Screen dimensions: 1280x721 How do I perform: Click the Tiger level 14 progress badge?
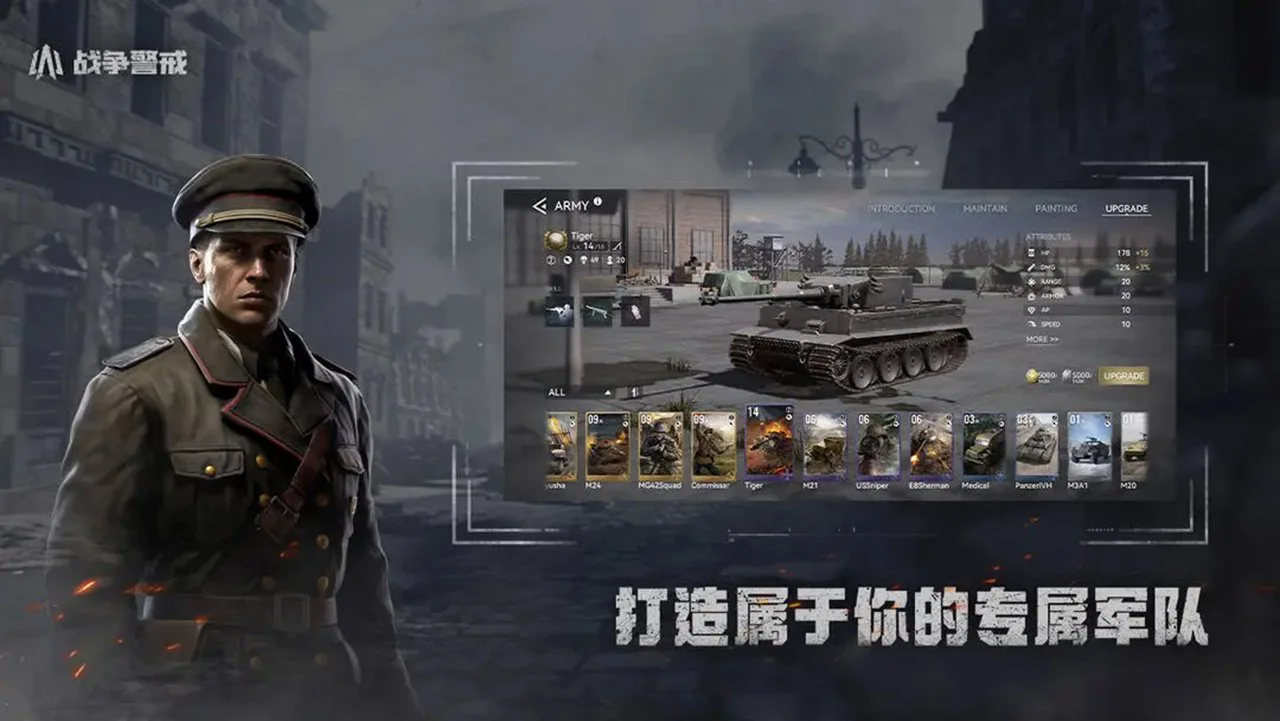coord(590,246)
